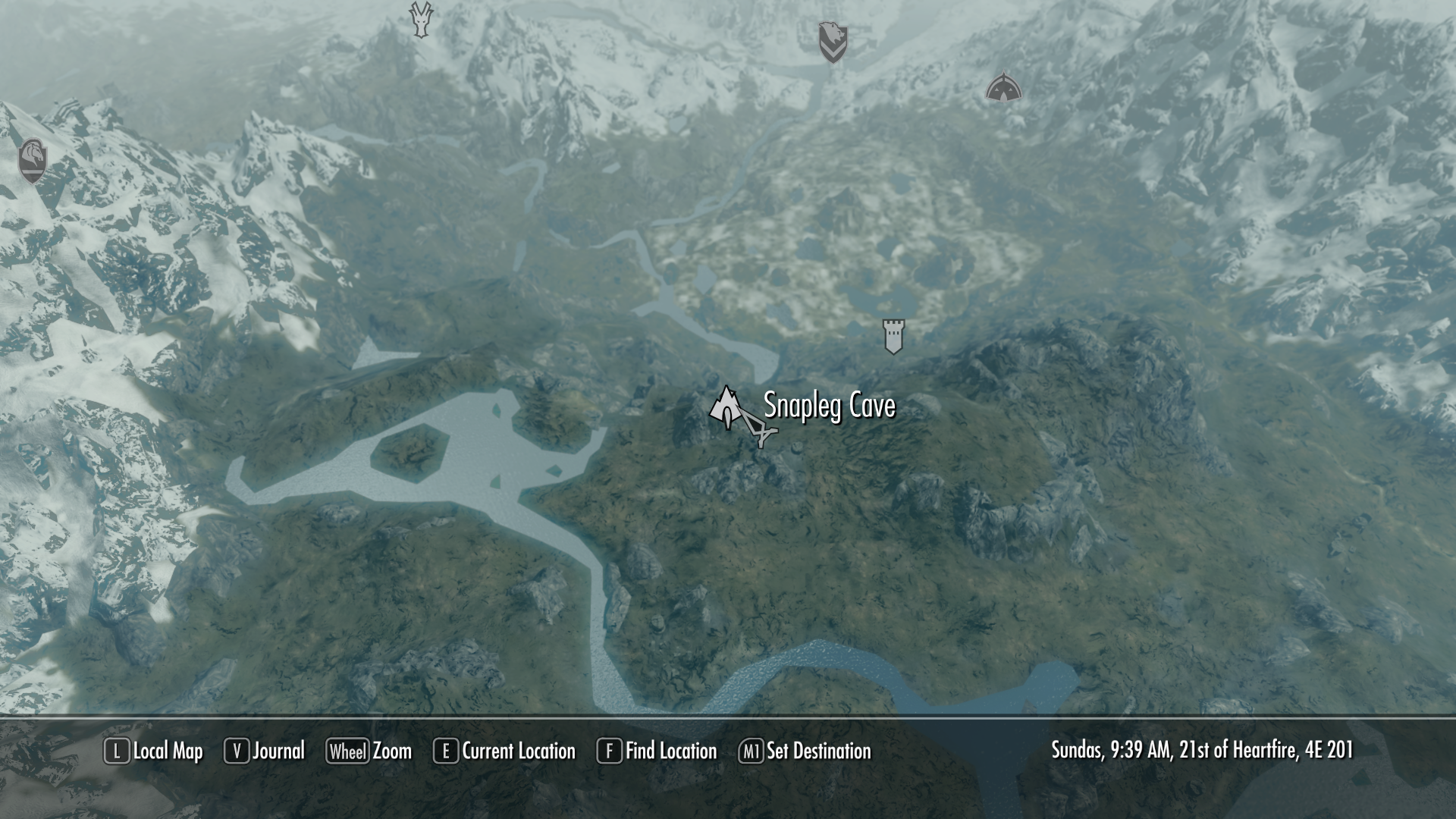1456x819 pixels.
Task: Open the Journal from the map bar
Action: [x=265, y=751]
